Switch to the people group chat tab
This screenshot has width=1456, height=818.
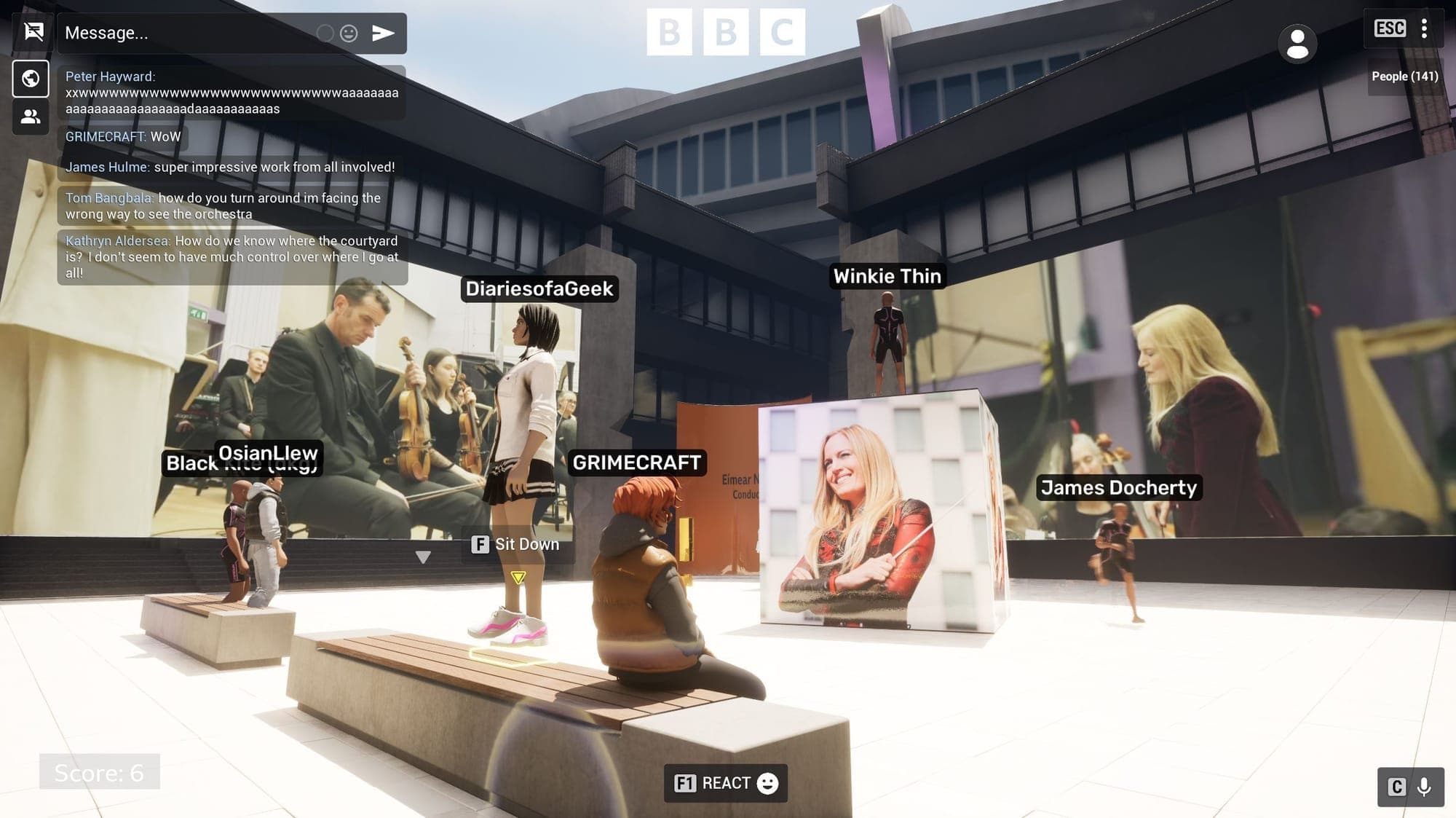click(31, 117)
